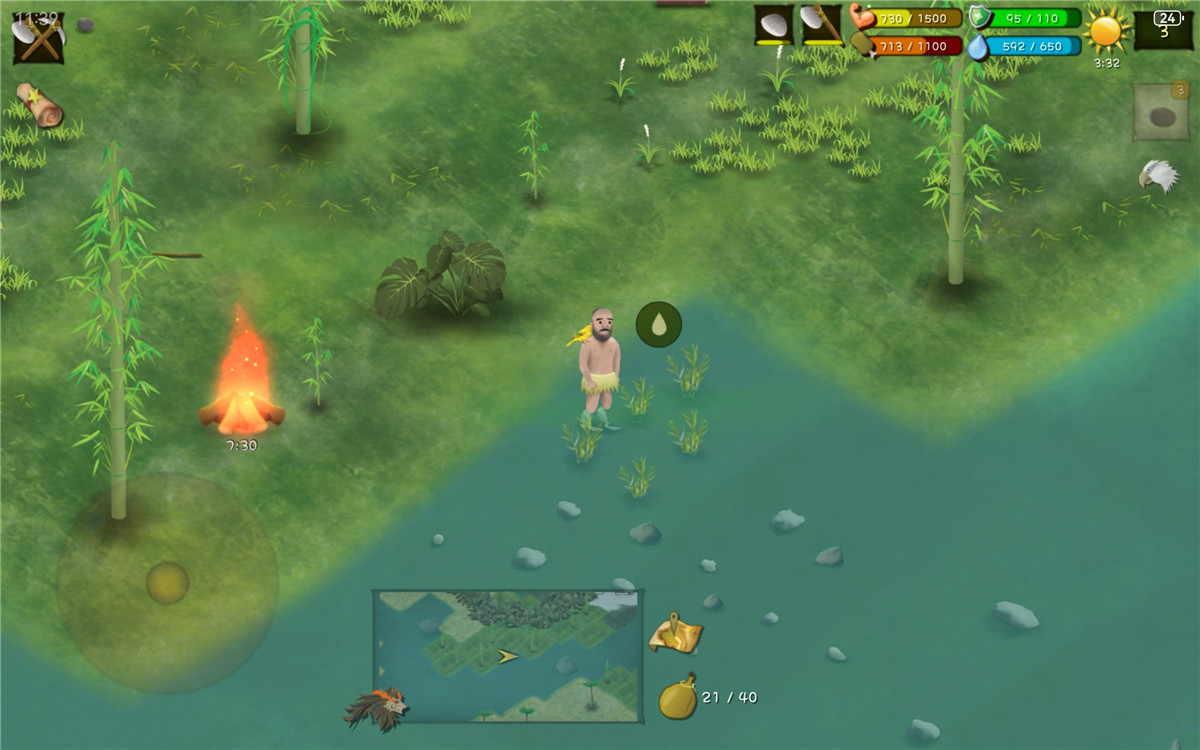
Task: Open the inventory slot holding 3 stones
Action: [x=1161, y=112]
